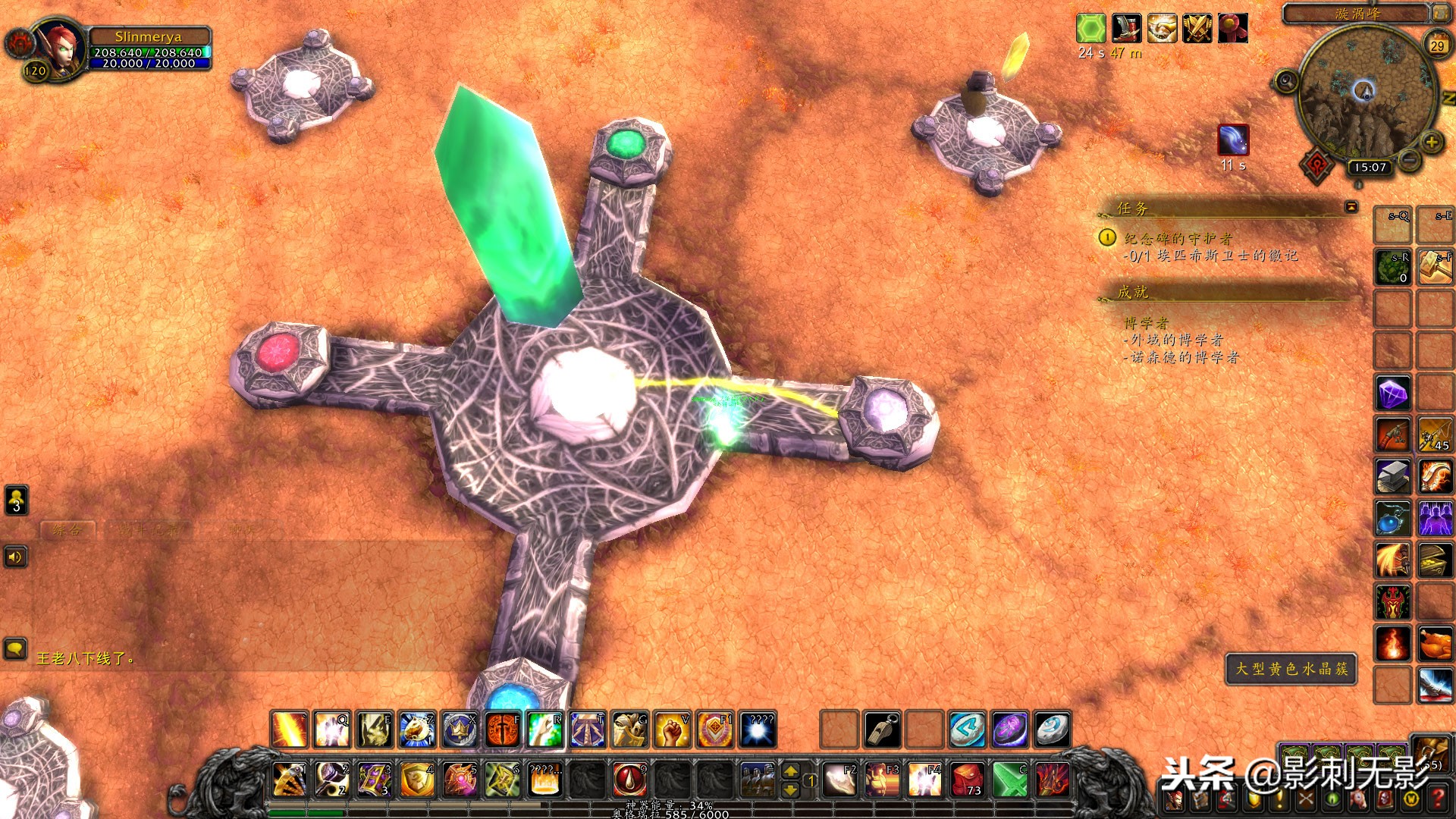Viewport: 1456px width, 819px height.
Task: Use the whistle item on the action bar
Action: (x=882, y=730)
